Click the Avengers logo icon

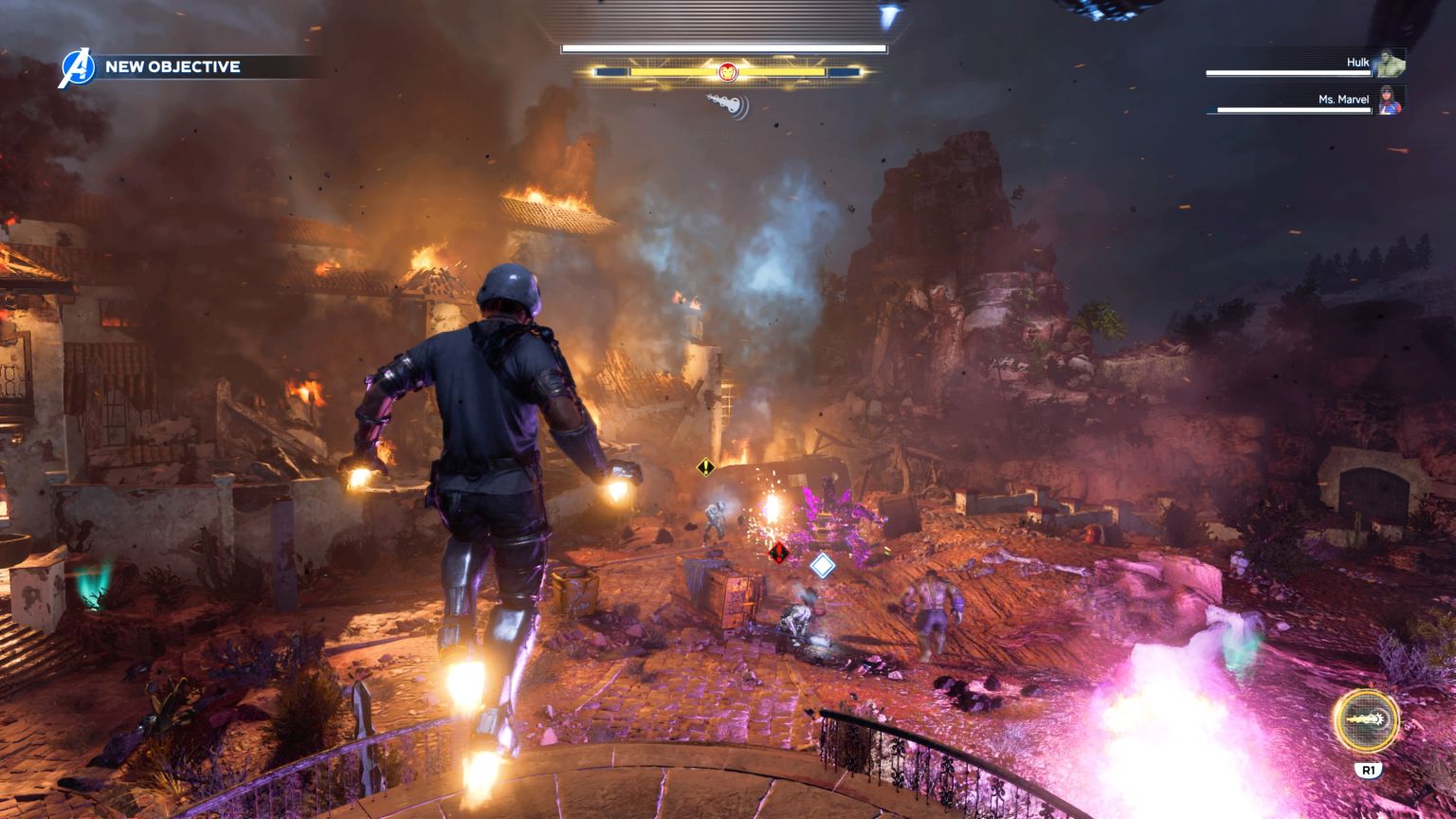coord(75,67)
